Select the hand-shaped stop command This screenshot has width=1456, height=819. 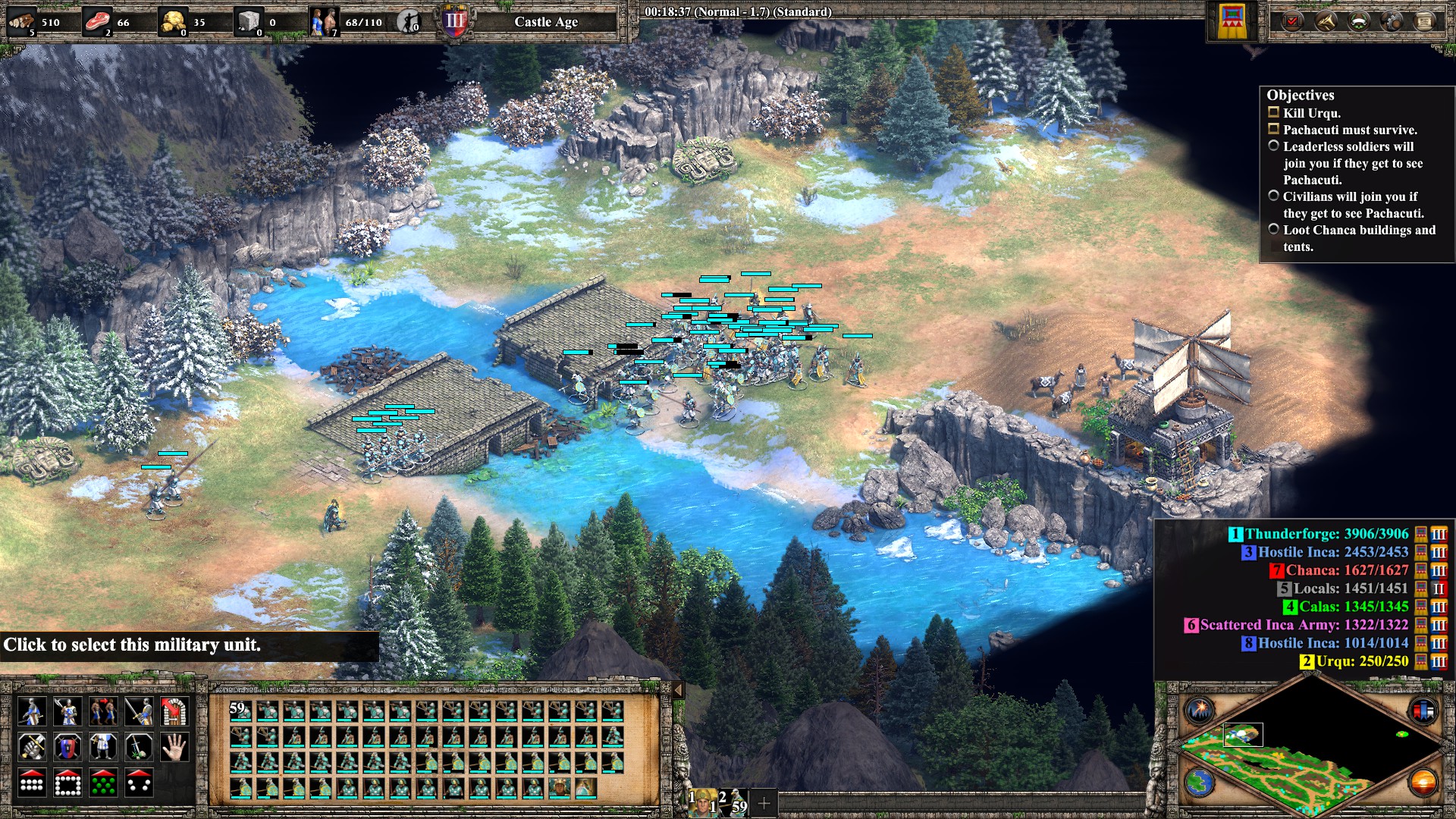(x=174, y=748)
